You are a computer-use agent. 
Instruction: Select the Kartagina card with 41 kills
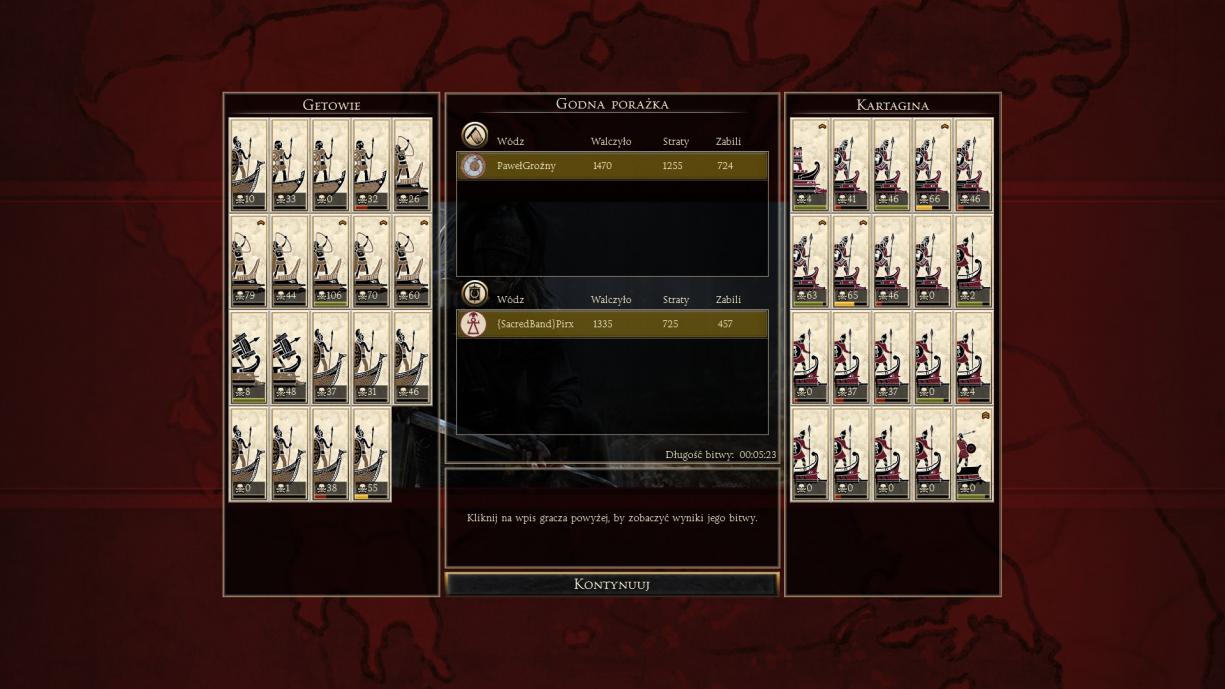coord(851,165)
